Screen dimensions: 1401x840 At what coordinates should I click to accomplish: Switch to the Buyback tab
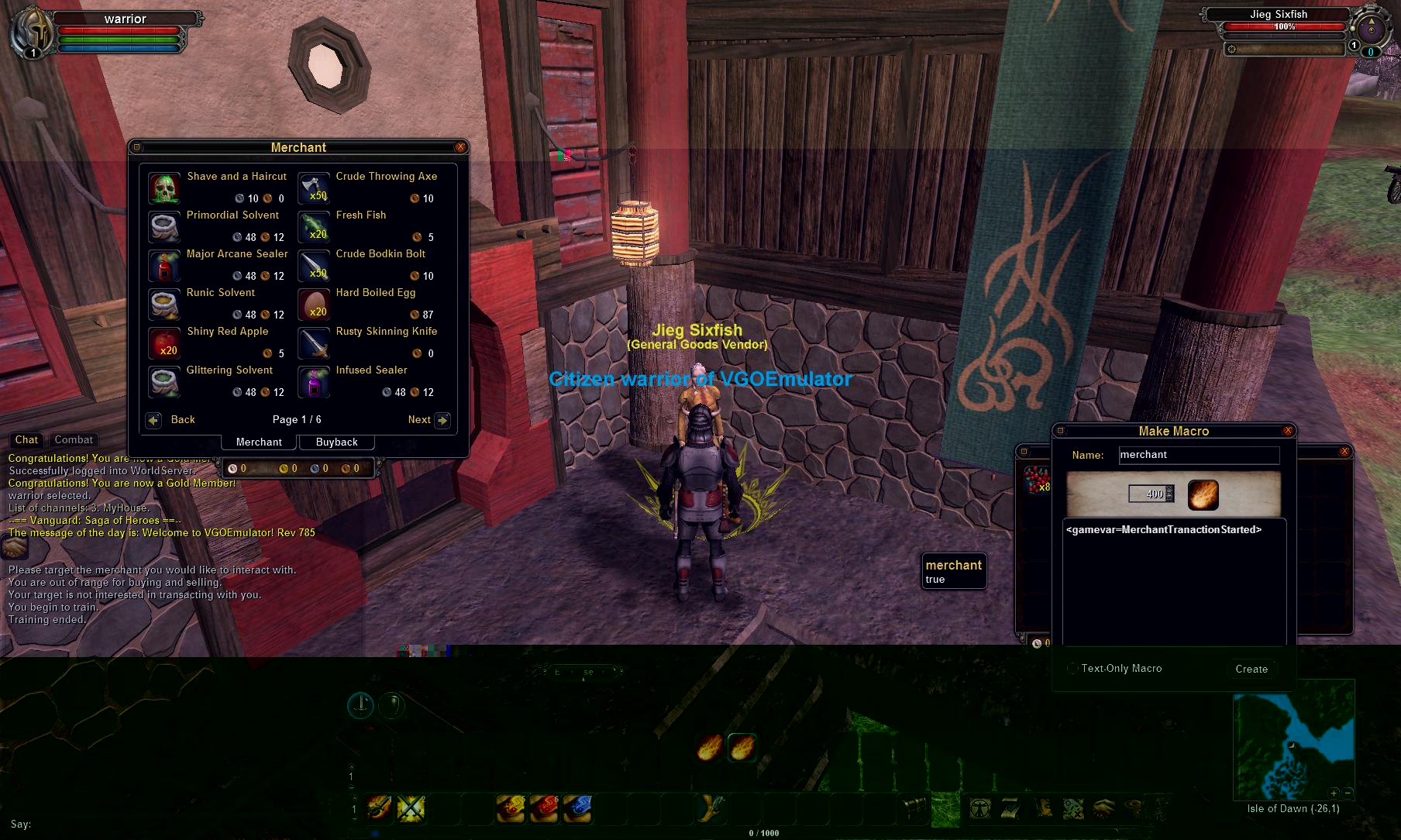[337, 442]
